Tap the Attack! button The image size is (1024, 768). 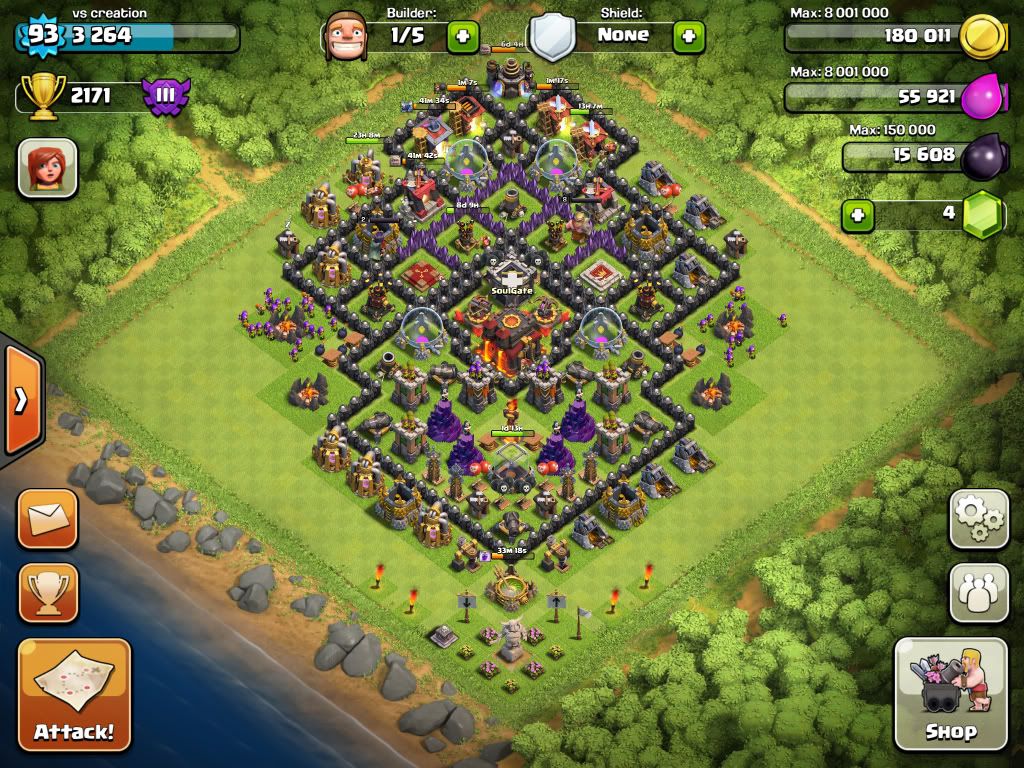point(74,694)
